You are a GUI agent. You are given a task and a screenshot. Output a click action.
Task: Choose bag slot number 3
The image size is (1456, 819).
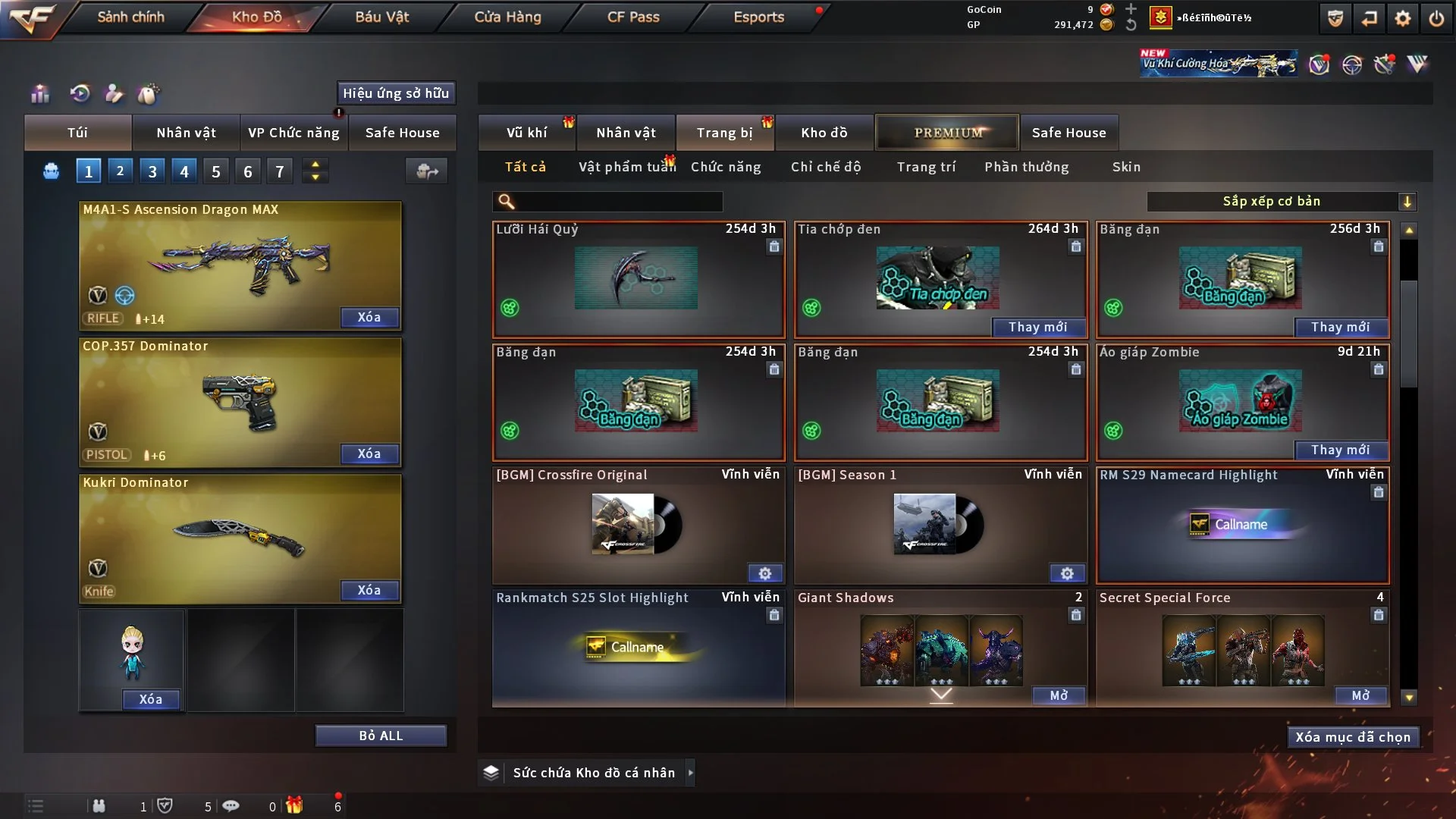click(x=152, y=171)
